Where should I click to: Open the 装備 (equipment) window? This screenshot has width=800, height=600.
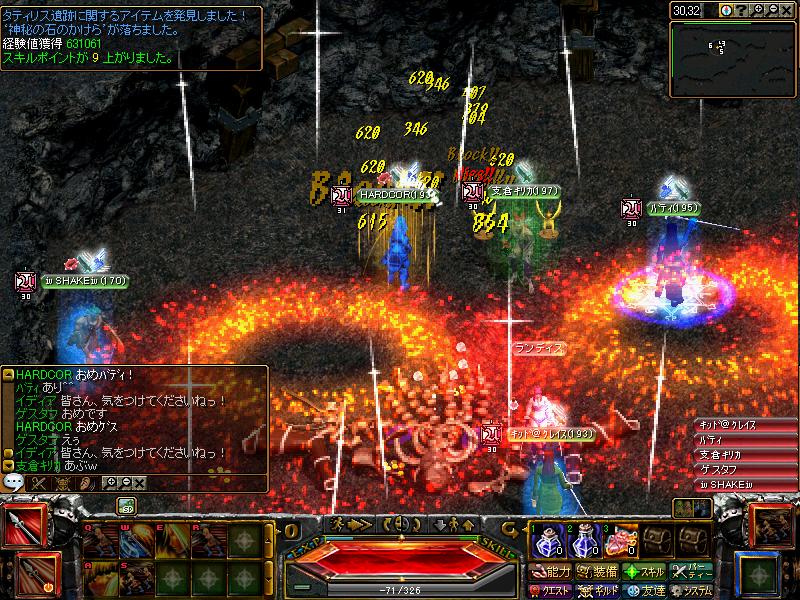[x=597, y=571]
